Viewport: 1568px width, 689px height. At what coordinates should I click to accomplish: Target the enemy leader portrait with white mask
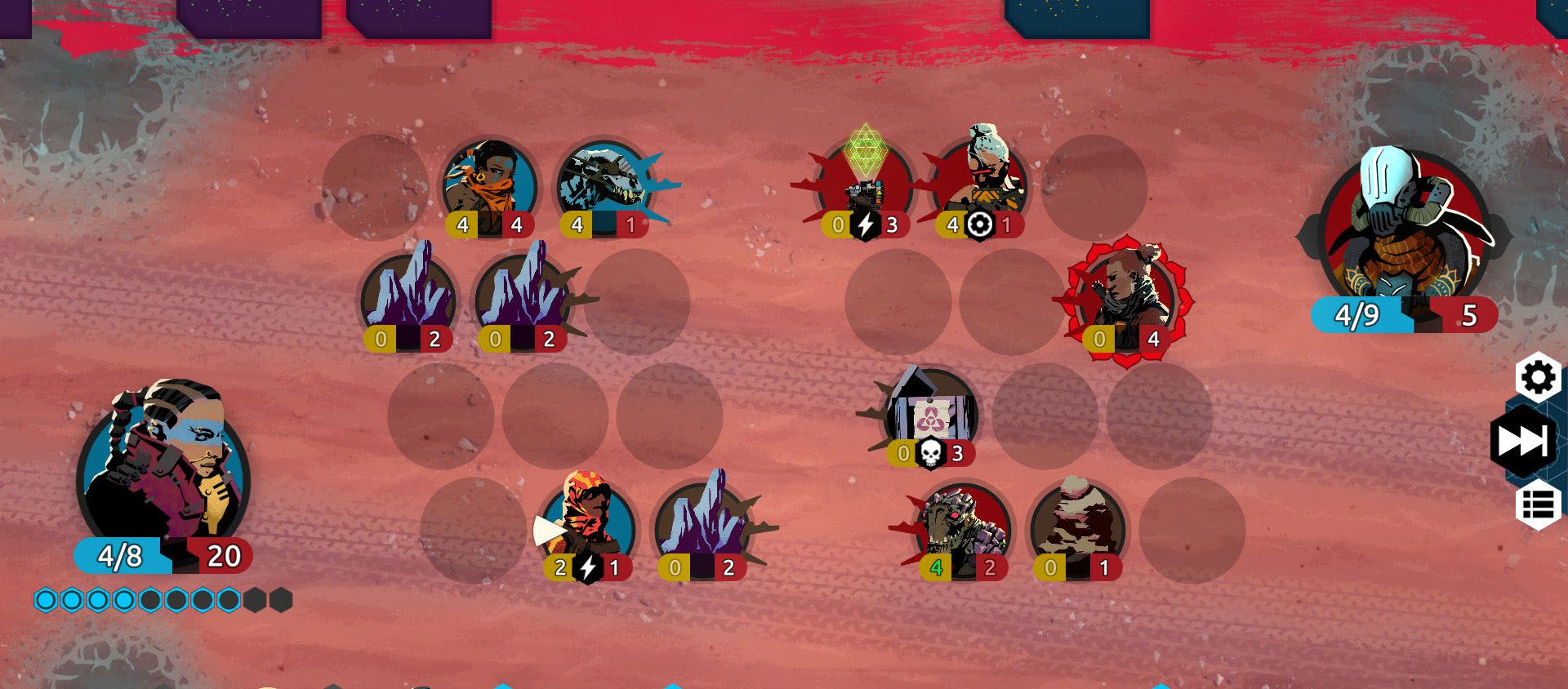point(1405,229)
